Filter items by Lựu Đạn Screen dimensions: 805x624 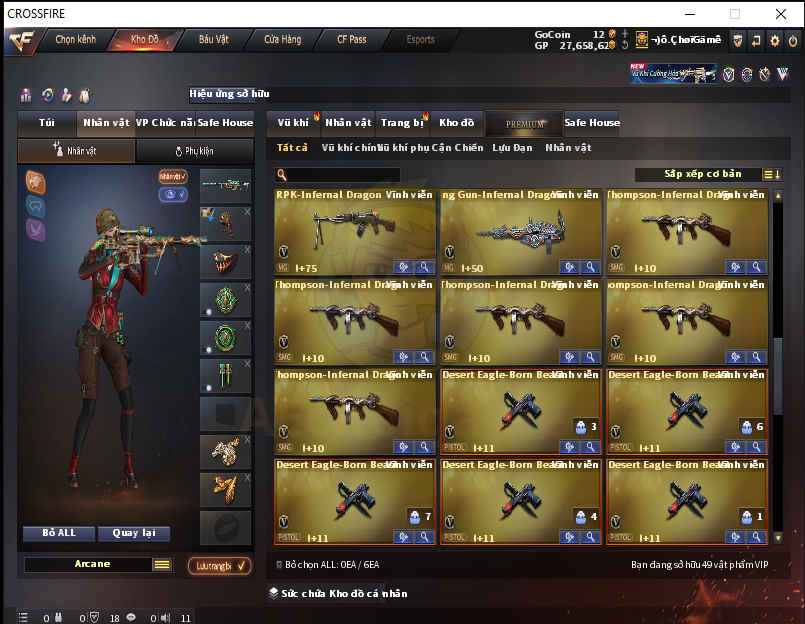pos(512,148)
